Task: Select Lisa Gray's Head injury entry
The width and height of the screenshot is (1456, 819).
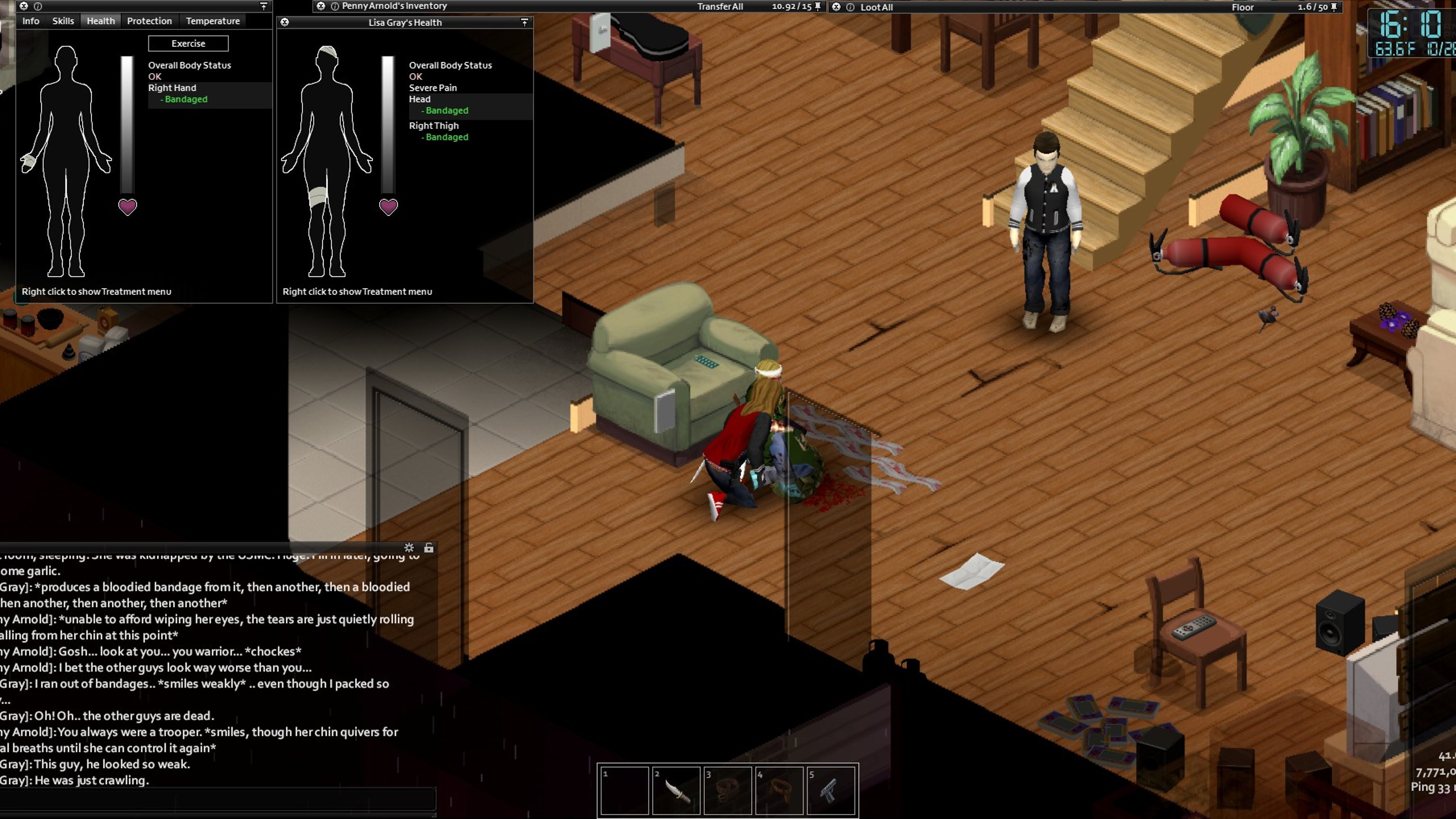Action: point(420,100)
